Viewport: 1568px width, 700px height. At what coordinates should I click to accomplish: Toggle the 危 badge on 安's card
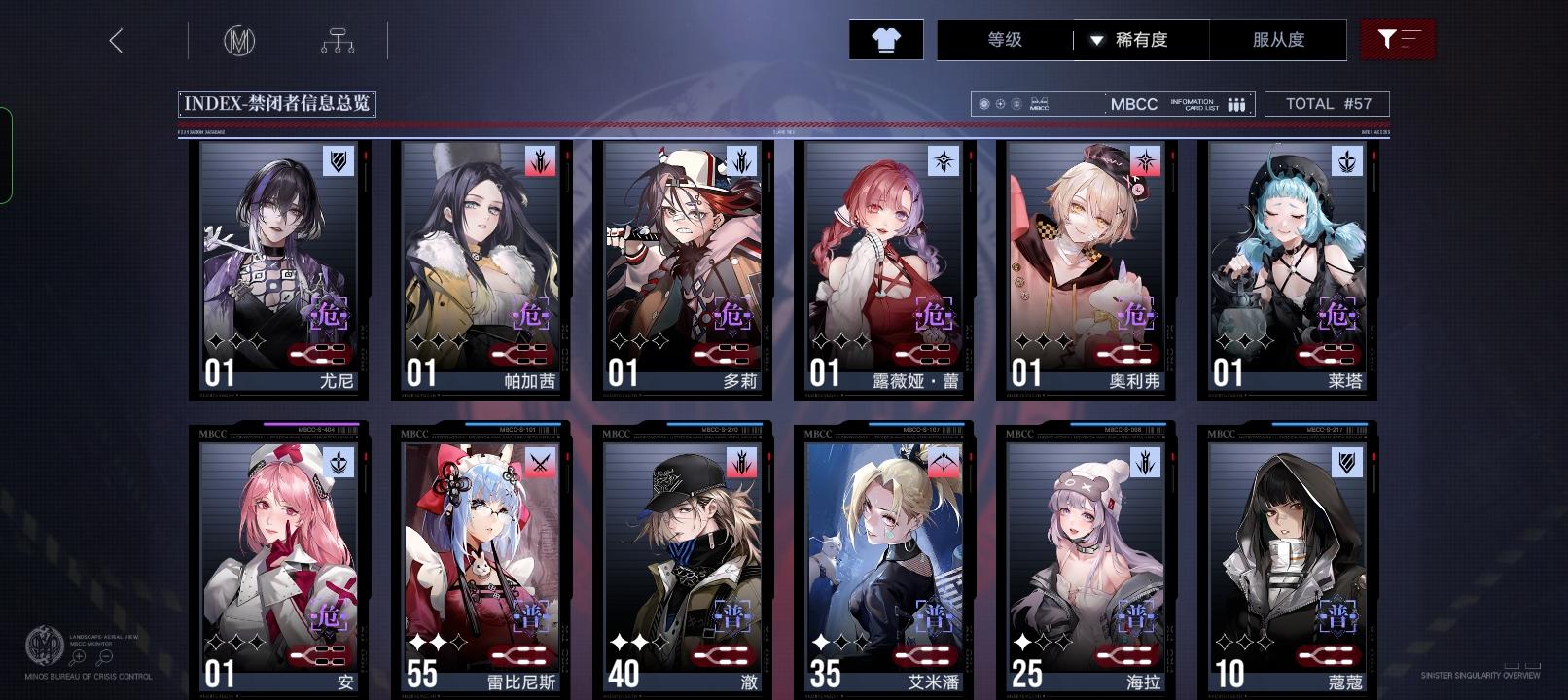(331, 616)
